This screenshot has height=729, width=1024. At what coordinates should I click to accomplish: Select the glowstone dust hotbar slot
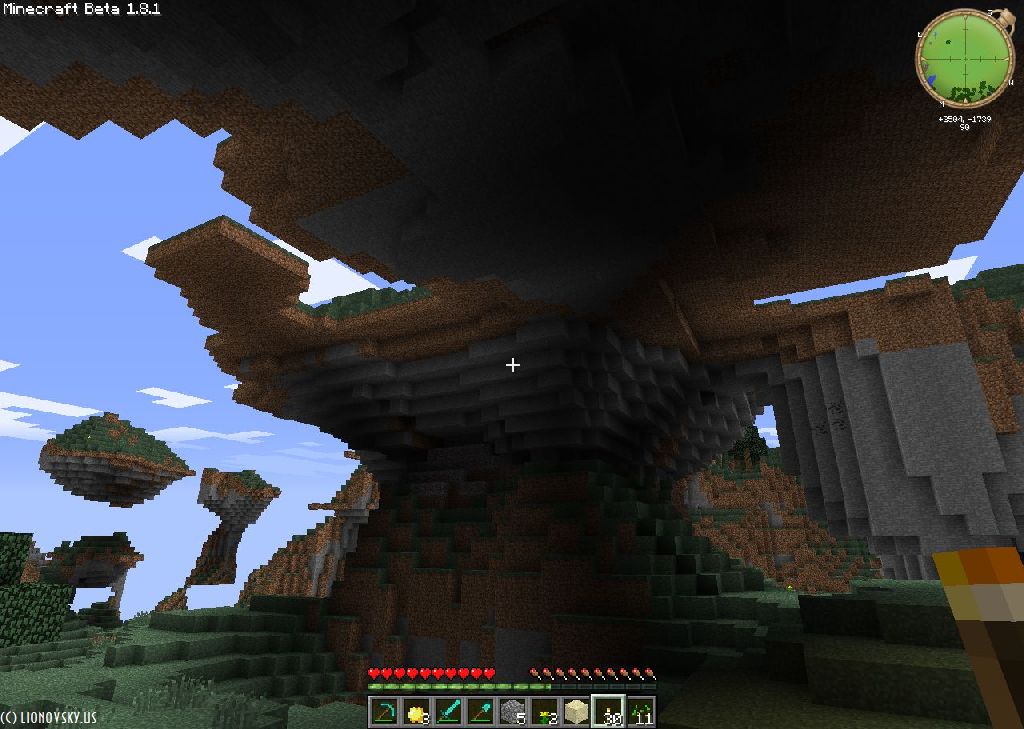[x=417, y=712]
